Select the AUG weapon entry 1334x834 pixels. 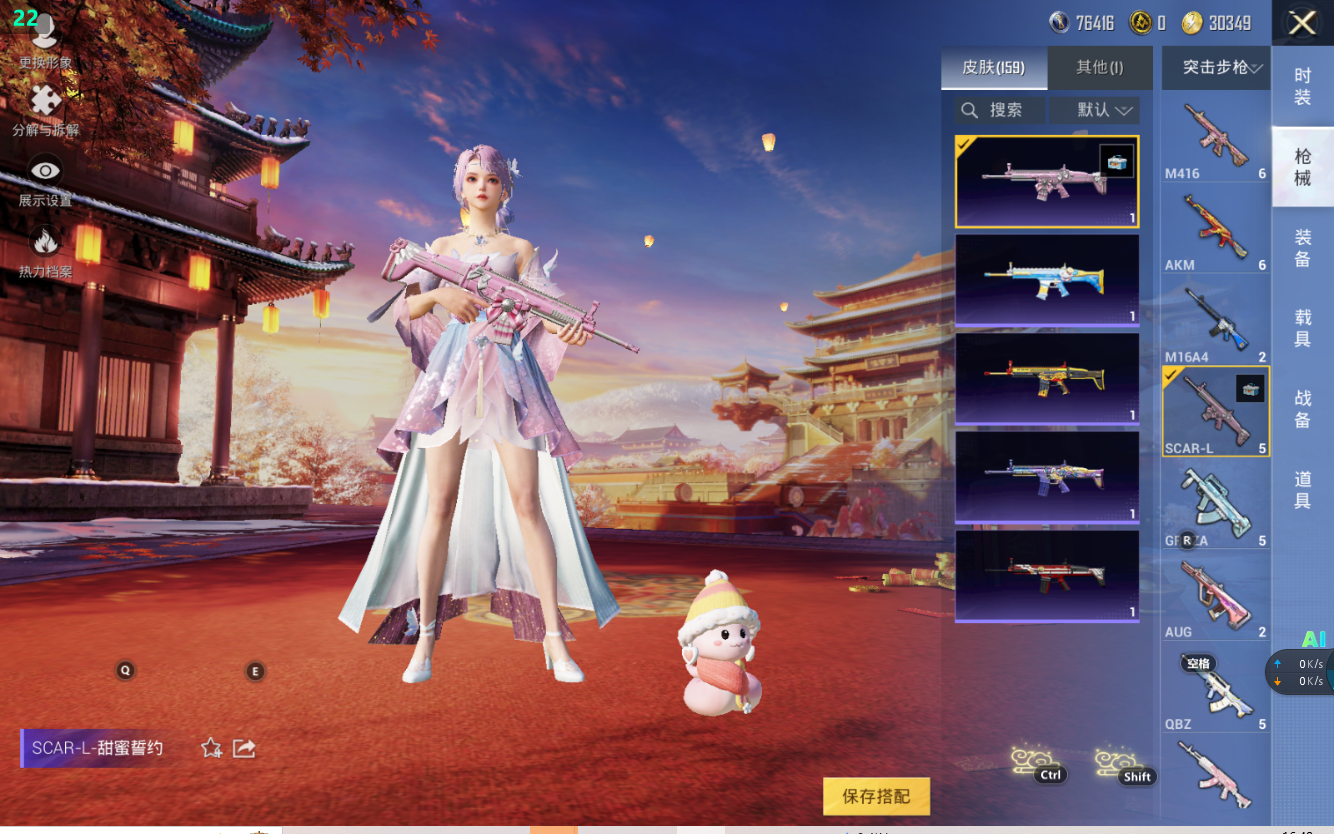tap(1215, 598)
